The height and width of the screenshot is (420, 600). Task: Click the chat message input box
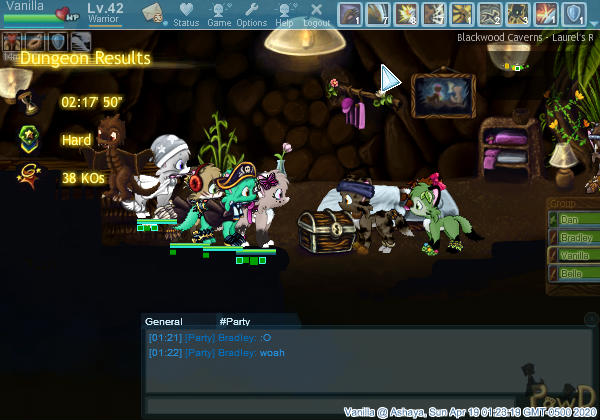click(330, 404)
